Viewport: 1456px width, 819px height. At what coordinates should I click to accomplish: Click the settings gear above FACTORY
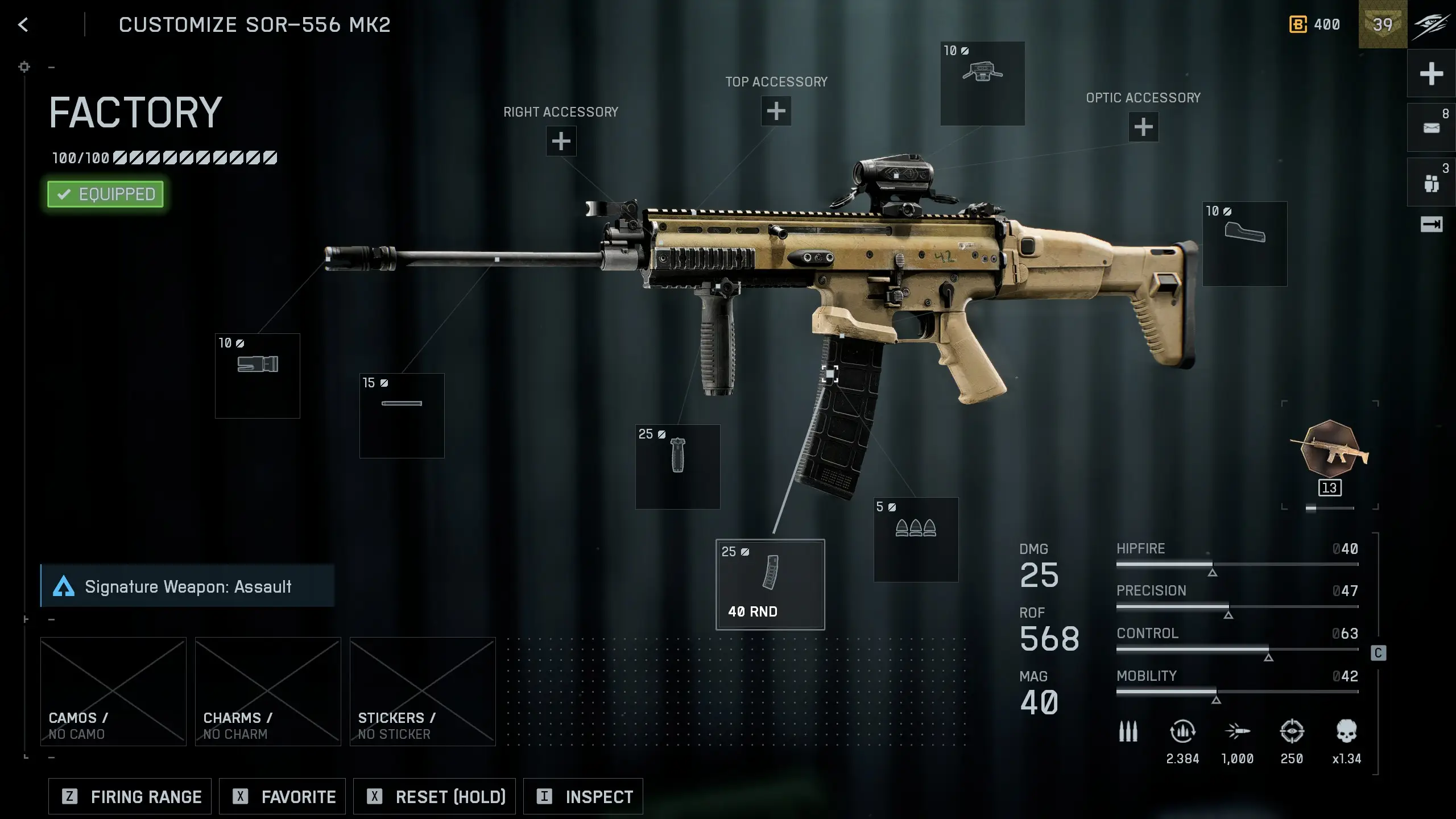click(x=24, y=67)
